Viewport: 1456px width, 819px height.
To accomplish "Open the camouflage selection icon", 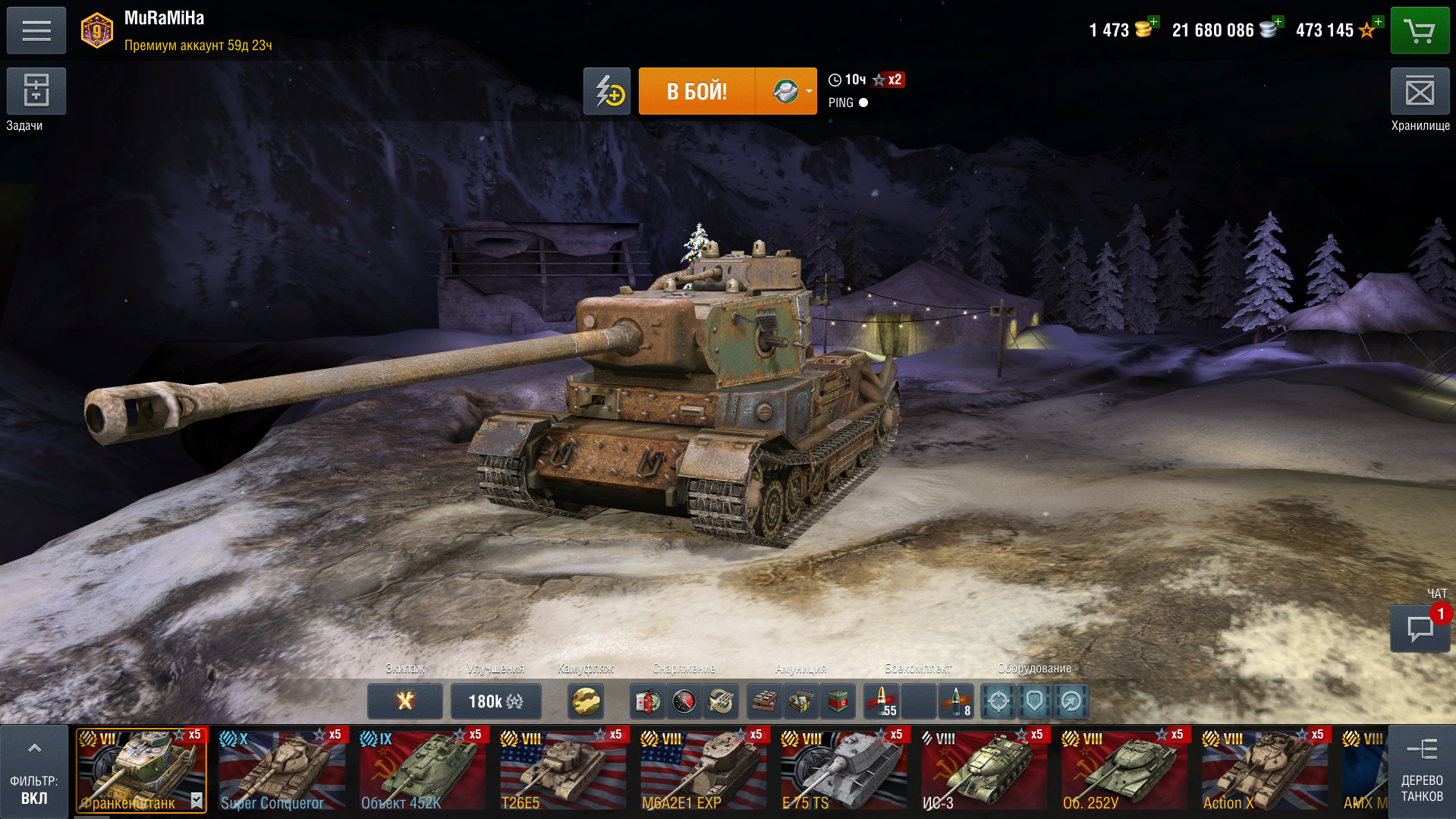I will click(x=586, y=701).
